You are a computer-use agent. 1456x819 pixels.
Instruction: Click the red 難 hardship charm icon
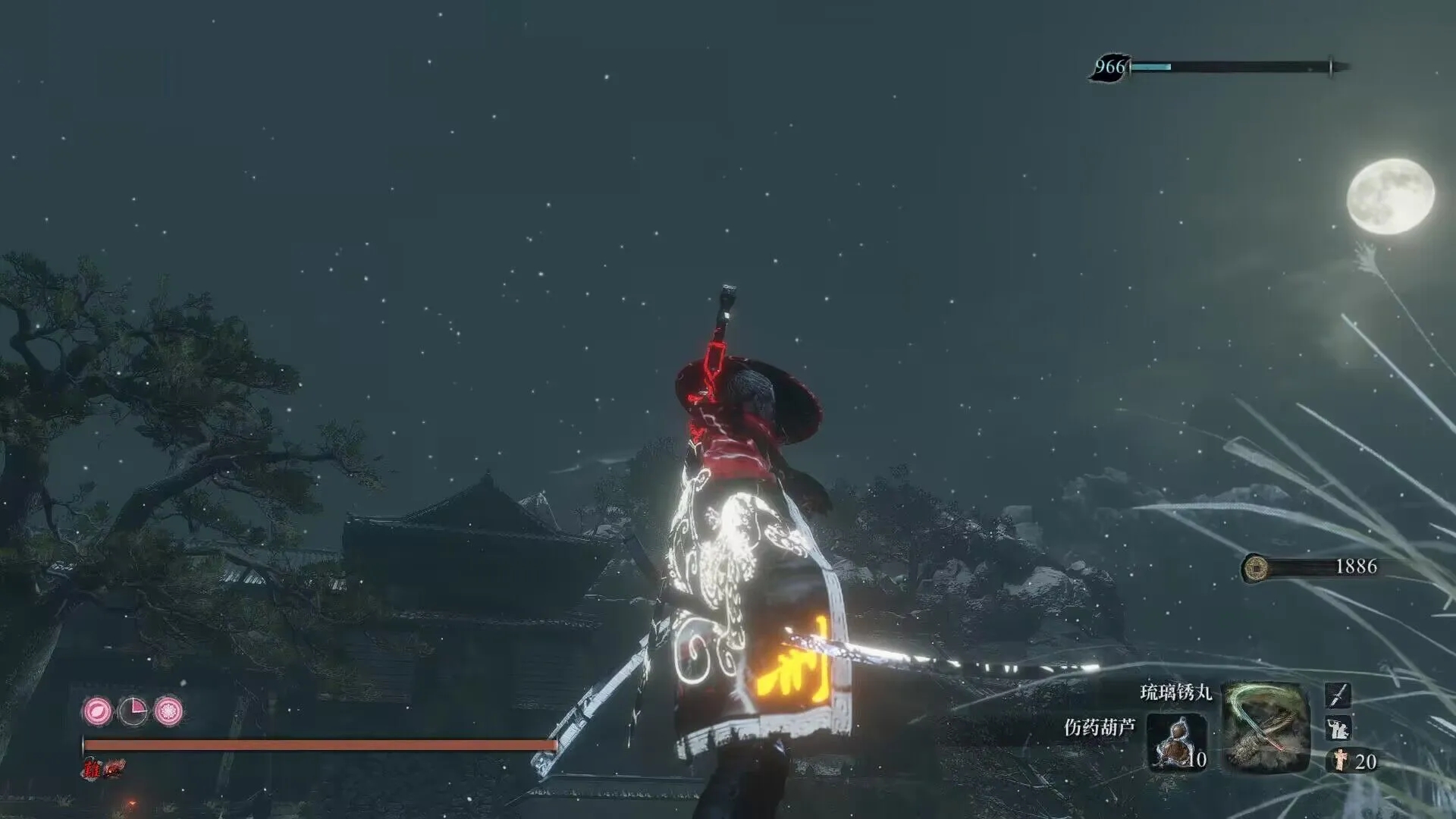pyautogui.click(x=93, y=770)
